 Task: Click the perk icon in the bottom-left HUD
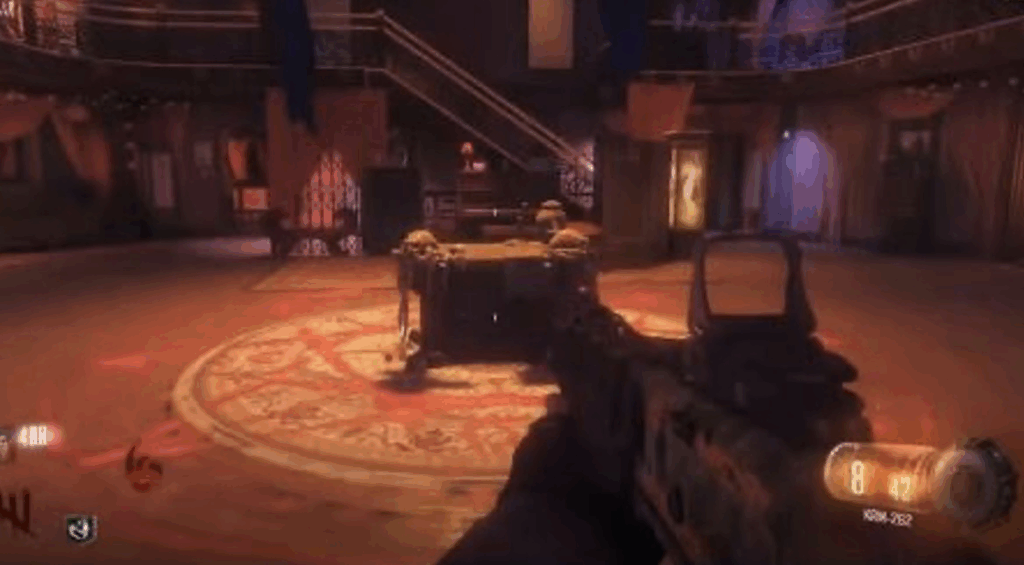(81, 529)
